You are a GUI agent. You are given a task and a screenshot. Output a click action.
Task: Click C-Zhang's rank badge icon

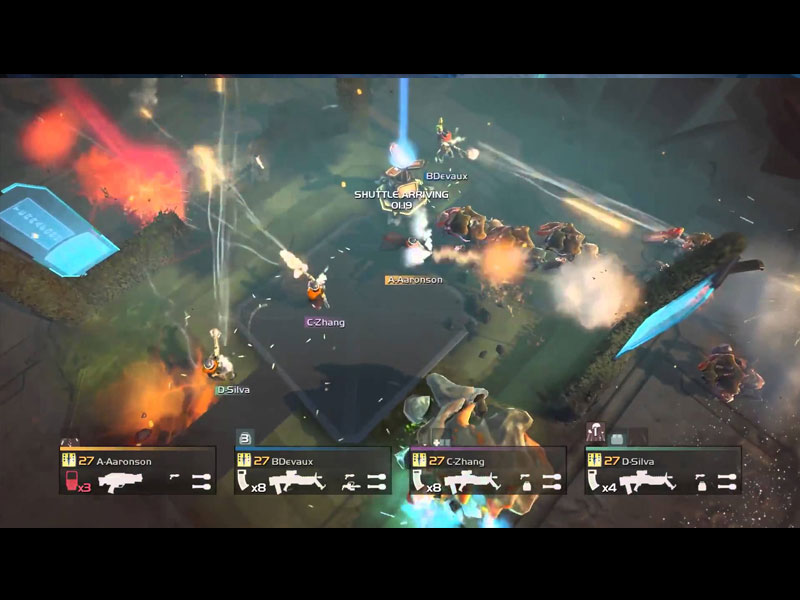tap(420, 460)
